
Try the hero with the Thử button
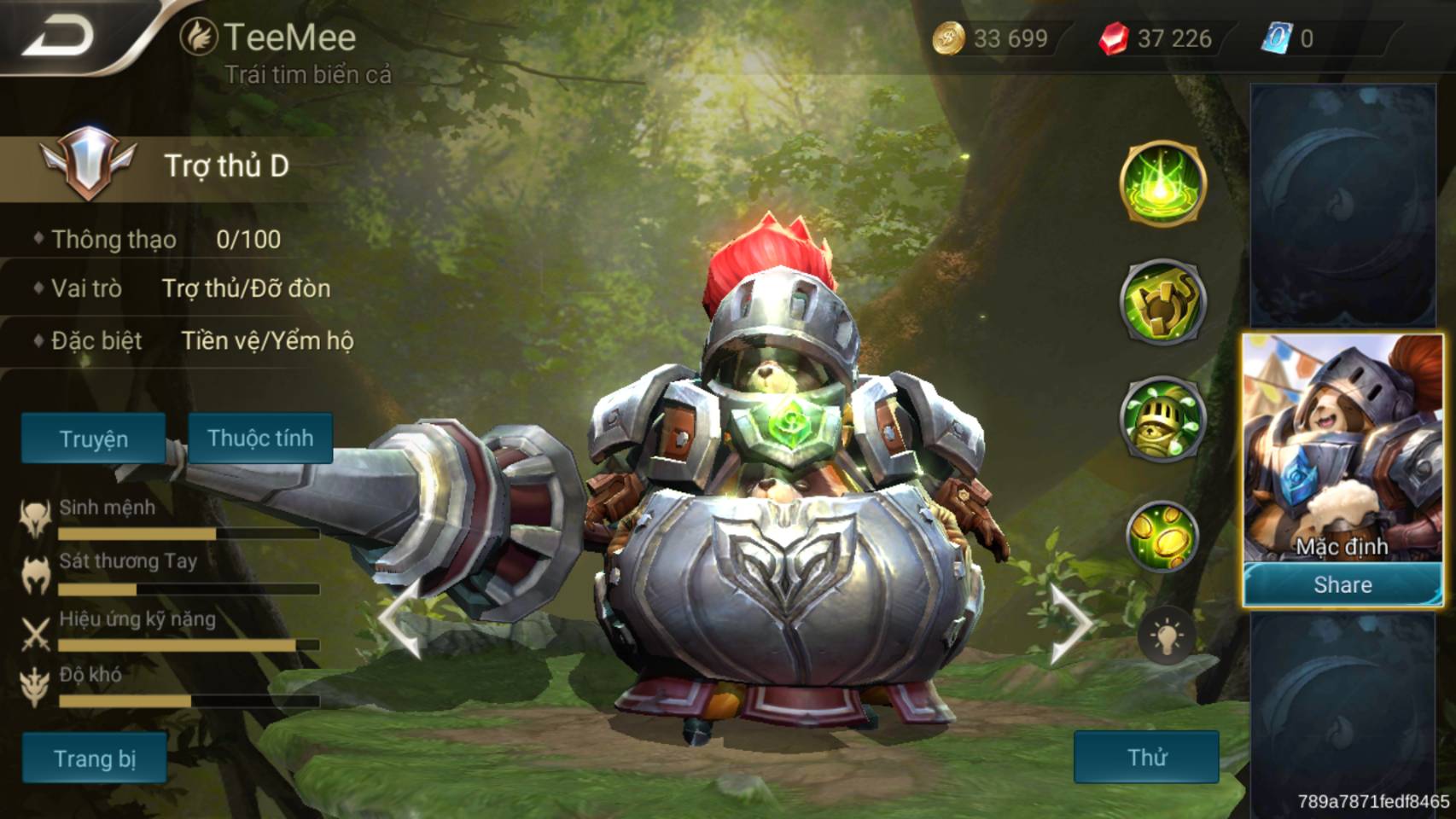coord(1146,757)
